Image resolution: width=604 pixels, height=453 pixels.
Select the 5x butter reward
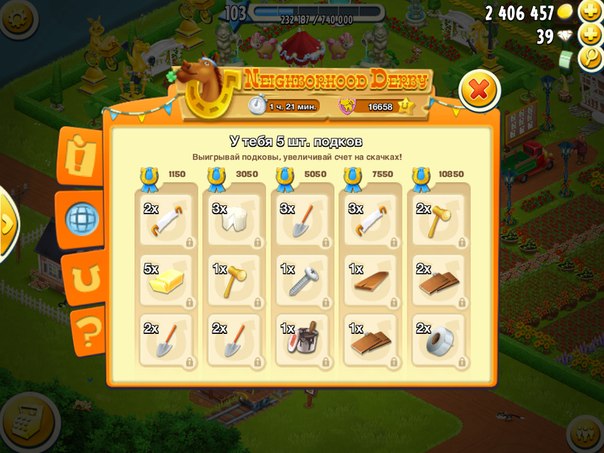point(164,282)
